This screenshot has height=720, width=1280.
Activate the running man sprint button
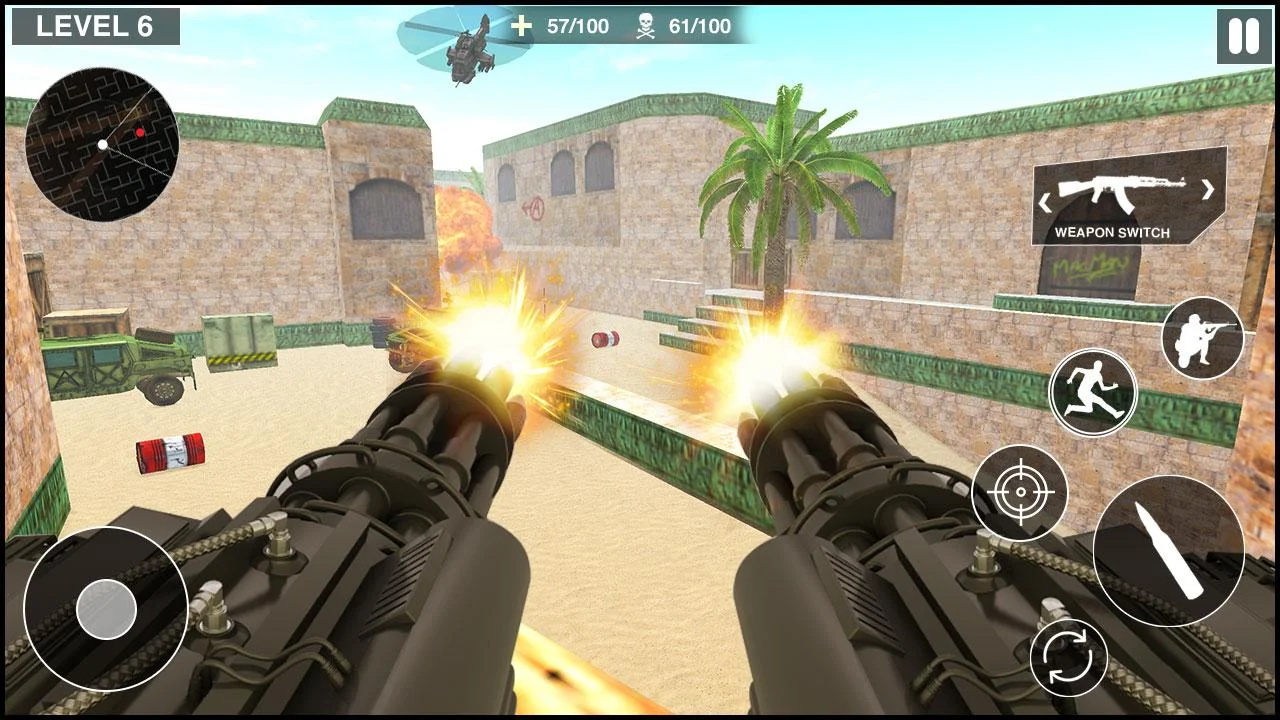(1093, 392)
